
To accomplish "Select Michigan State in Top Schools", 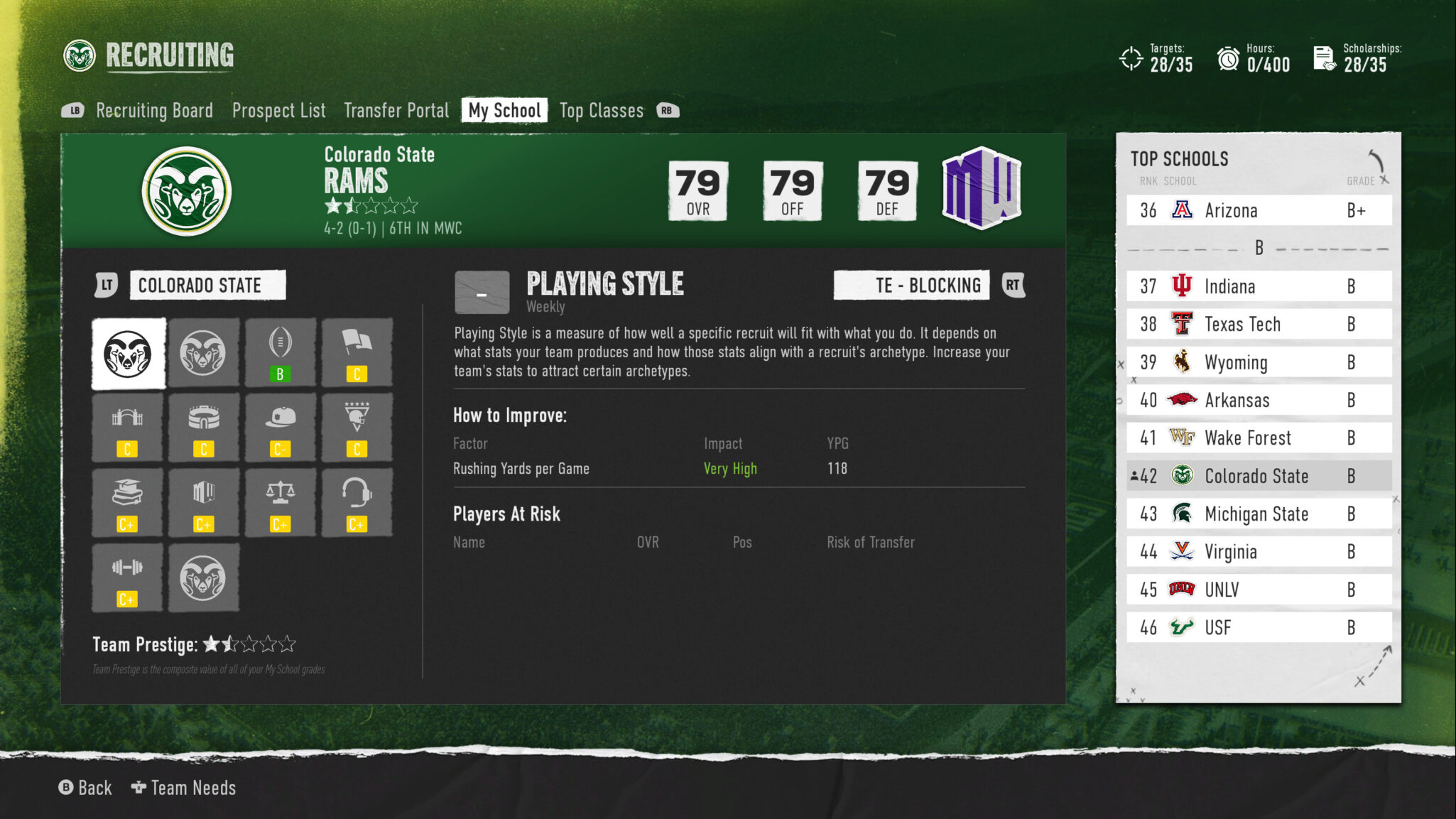I will [1259, 514].
